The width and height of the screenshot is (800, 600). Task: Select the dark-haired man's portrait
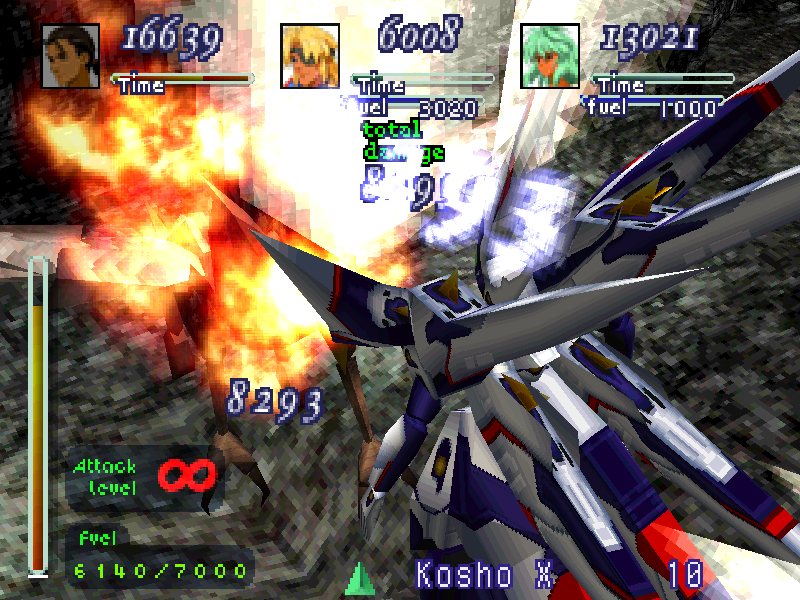point(70,57)
